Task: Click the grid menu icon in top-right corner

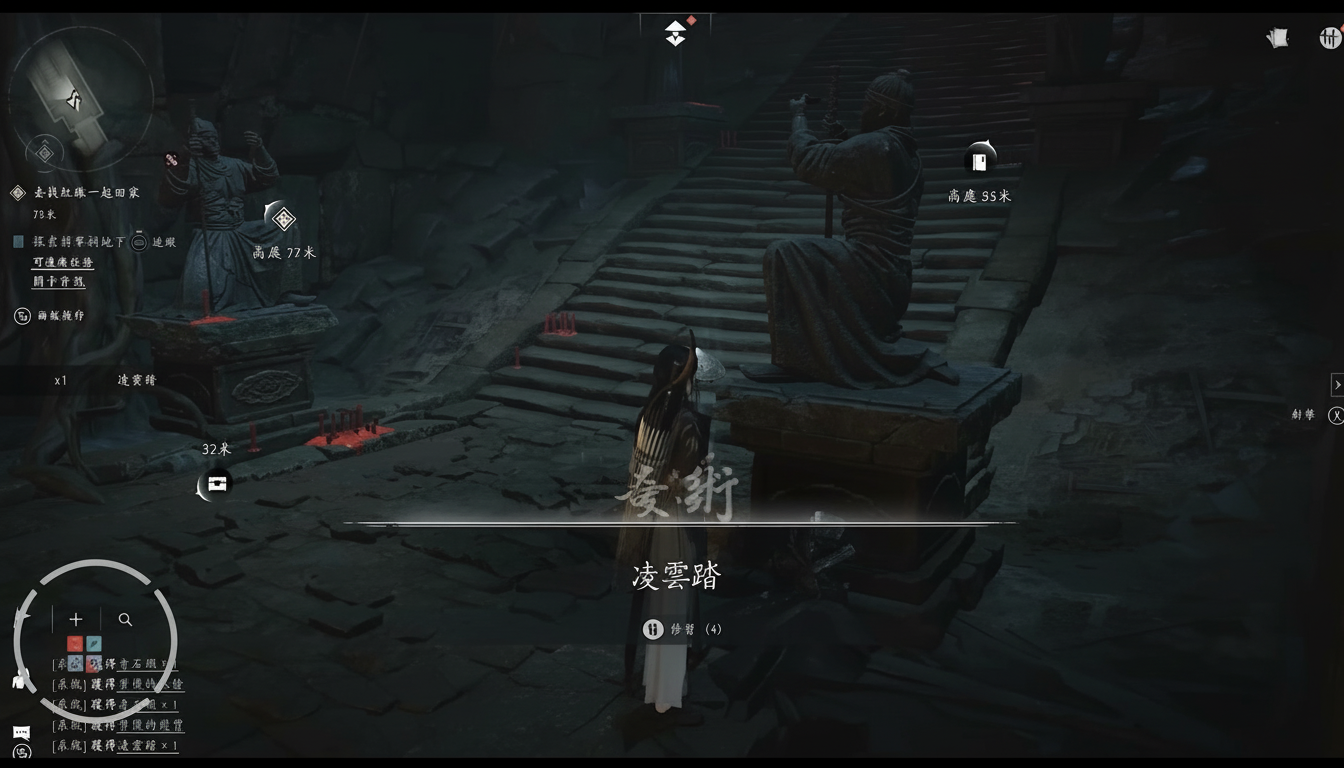Action: coord(1330,36)
